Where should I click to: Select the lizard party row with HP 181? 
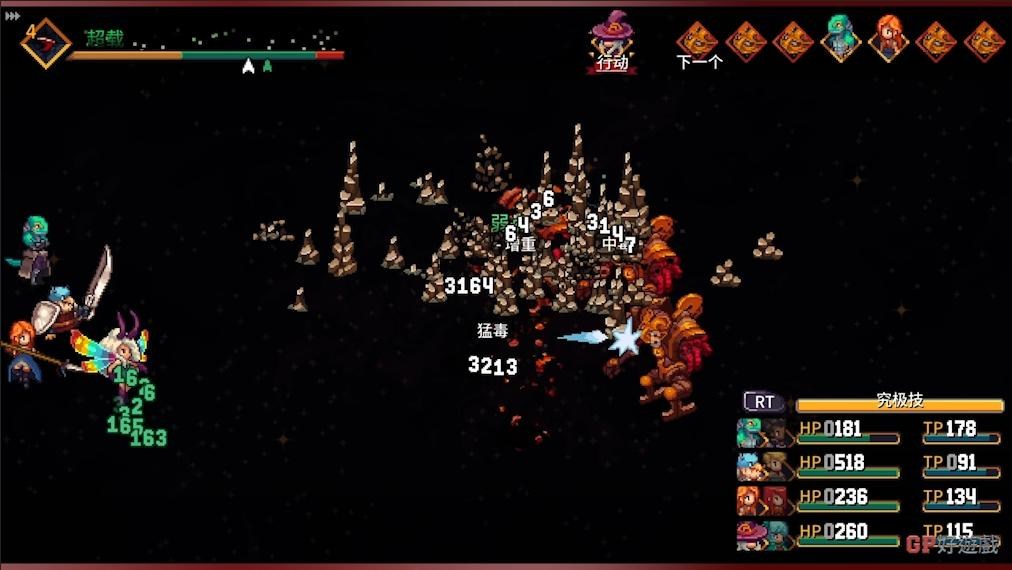point(868,431)
